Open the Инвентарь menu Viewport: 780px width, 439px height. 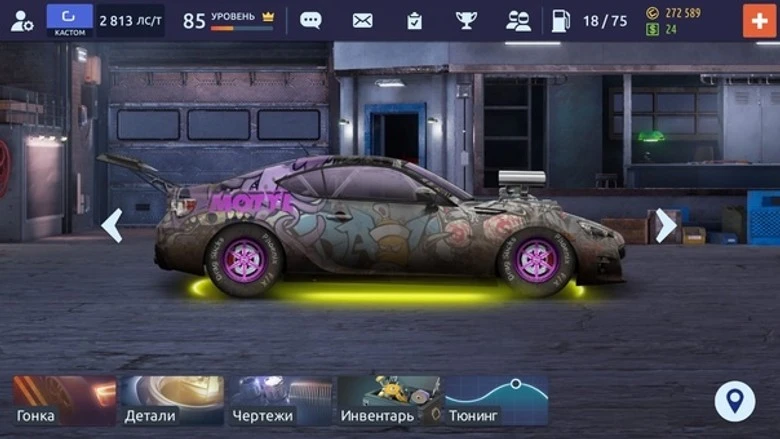click(x=389, y=401)
